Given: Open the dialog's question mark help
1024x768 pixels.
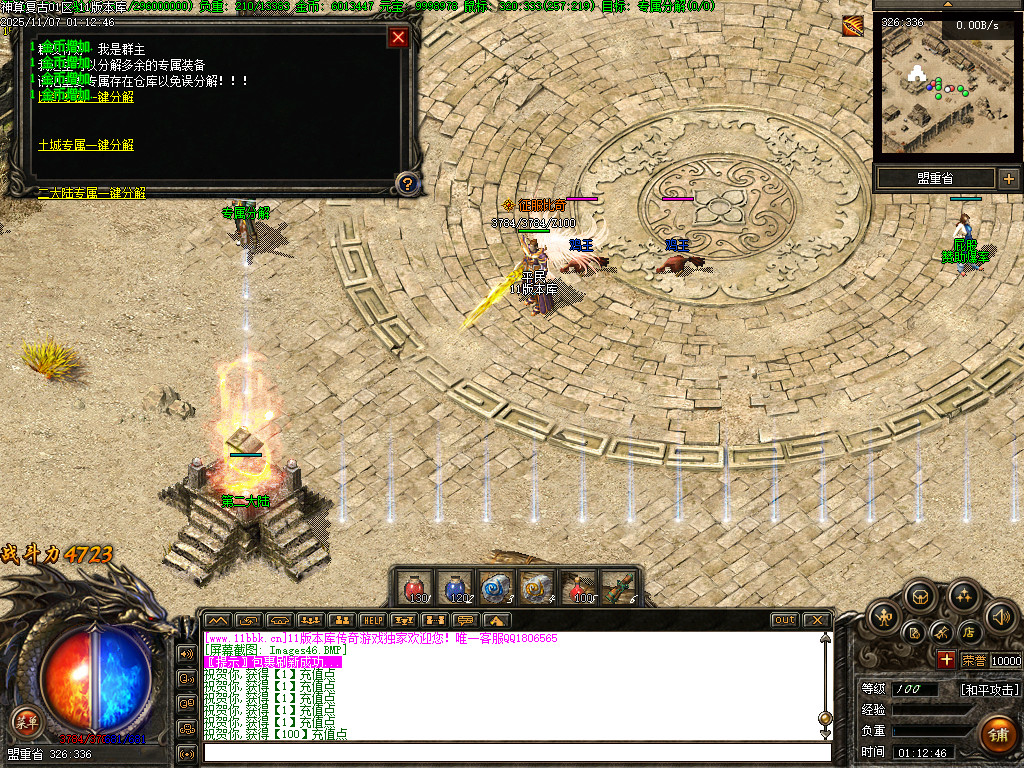Looking at the screenshot, I should click(407, 183).
